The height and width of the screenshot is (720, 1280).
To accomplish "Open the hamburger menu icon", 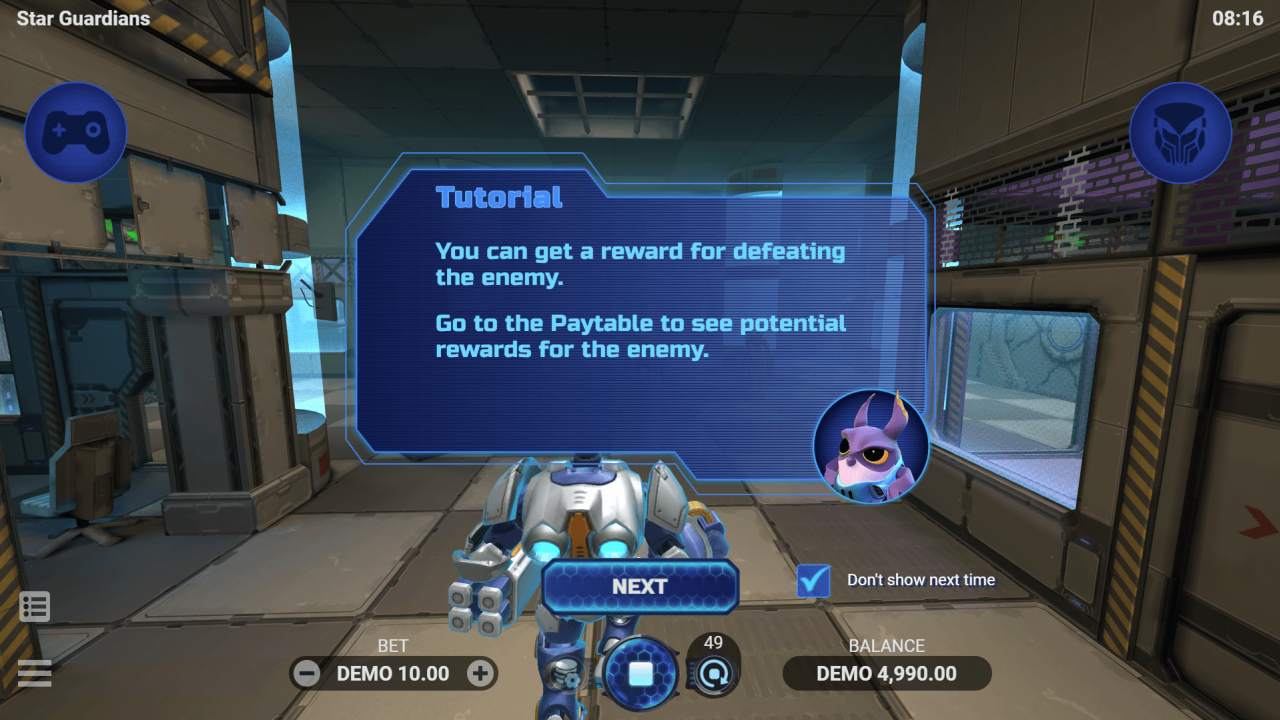I will point(34,673).
